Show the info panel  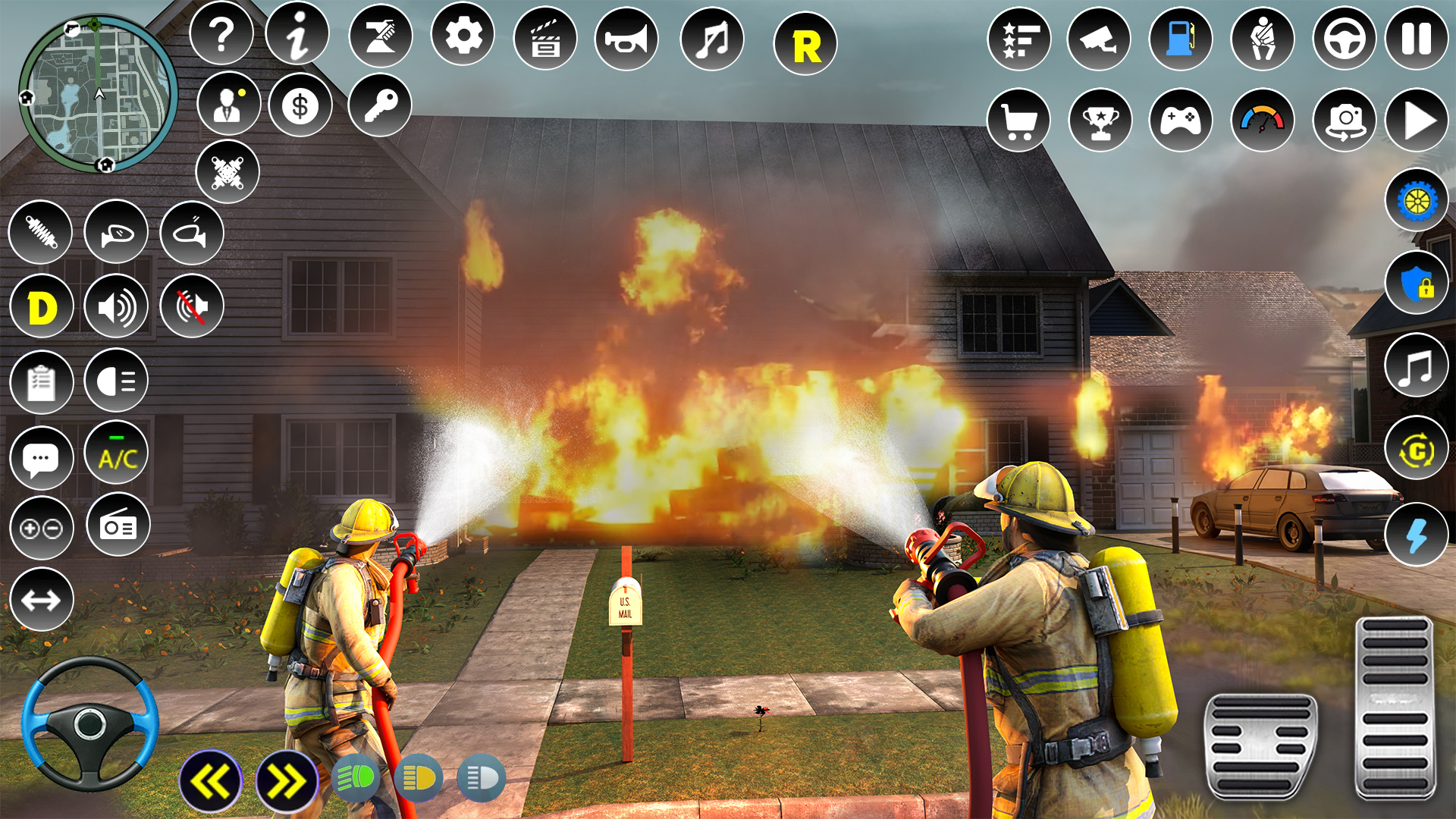[297, 34]
